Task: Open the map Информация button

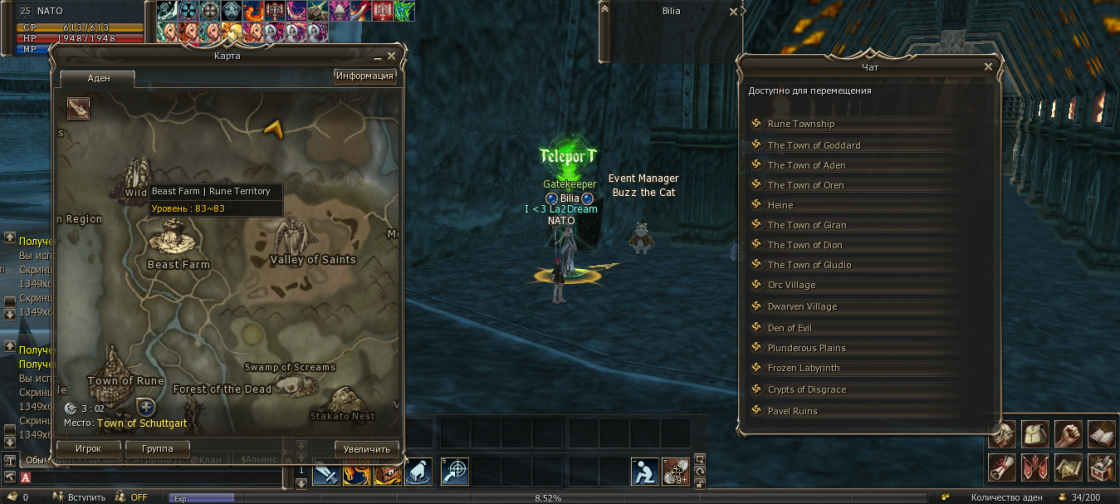Action: pos(365,76)
